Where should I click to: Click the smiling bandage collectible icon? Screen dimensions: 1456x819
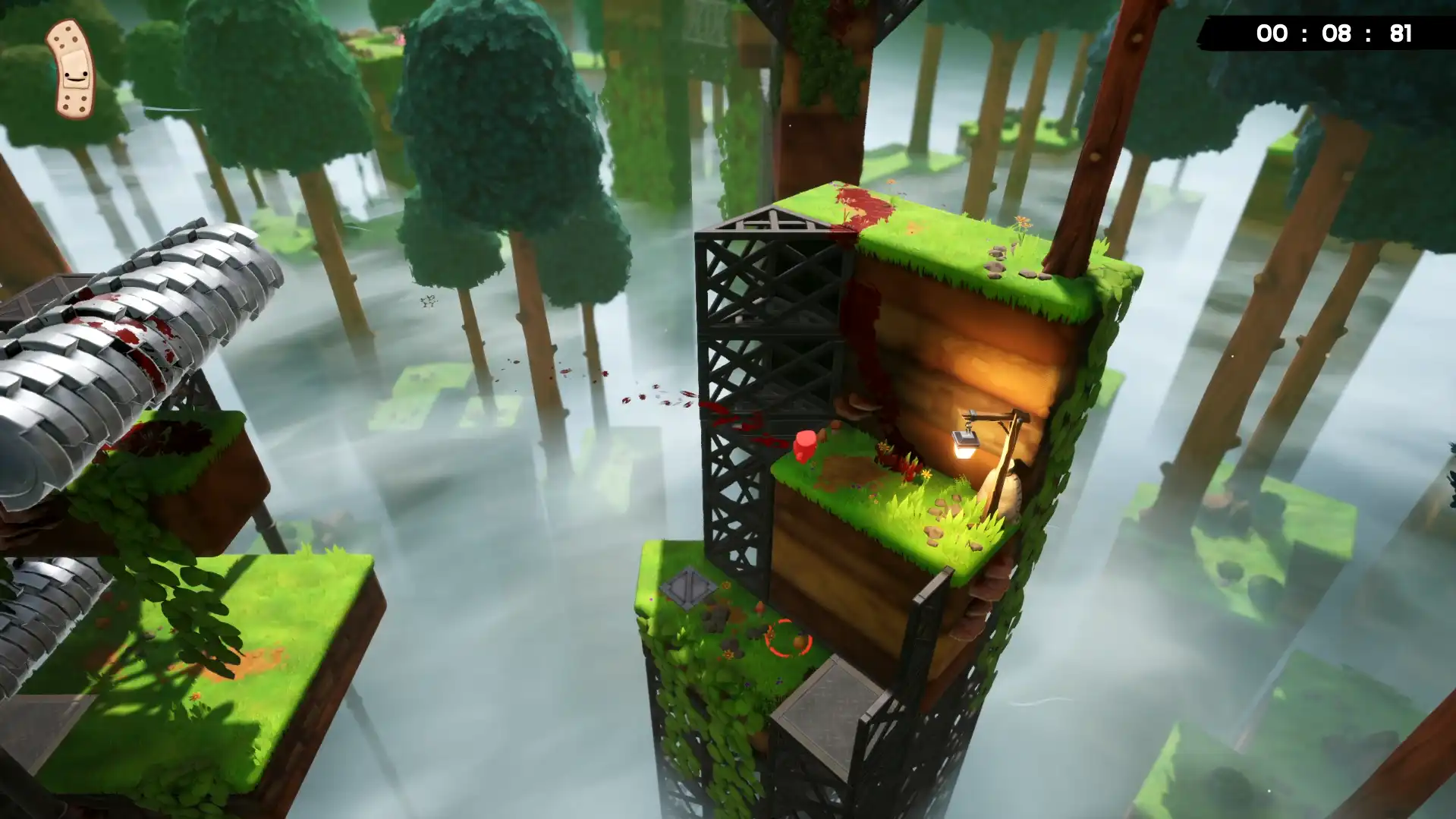click(x=72, y=69)
